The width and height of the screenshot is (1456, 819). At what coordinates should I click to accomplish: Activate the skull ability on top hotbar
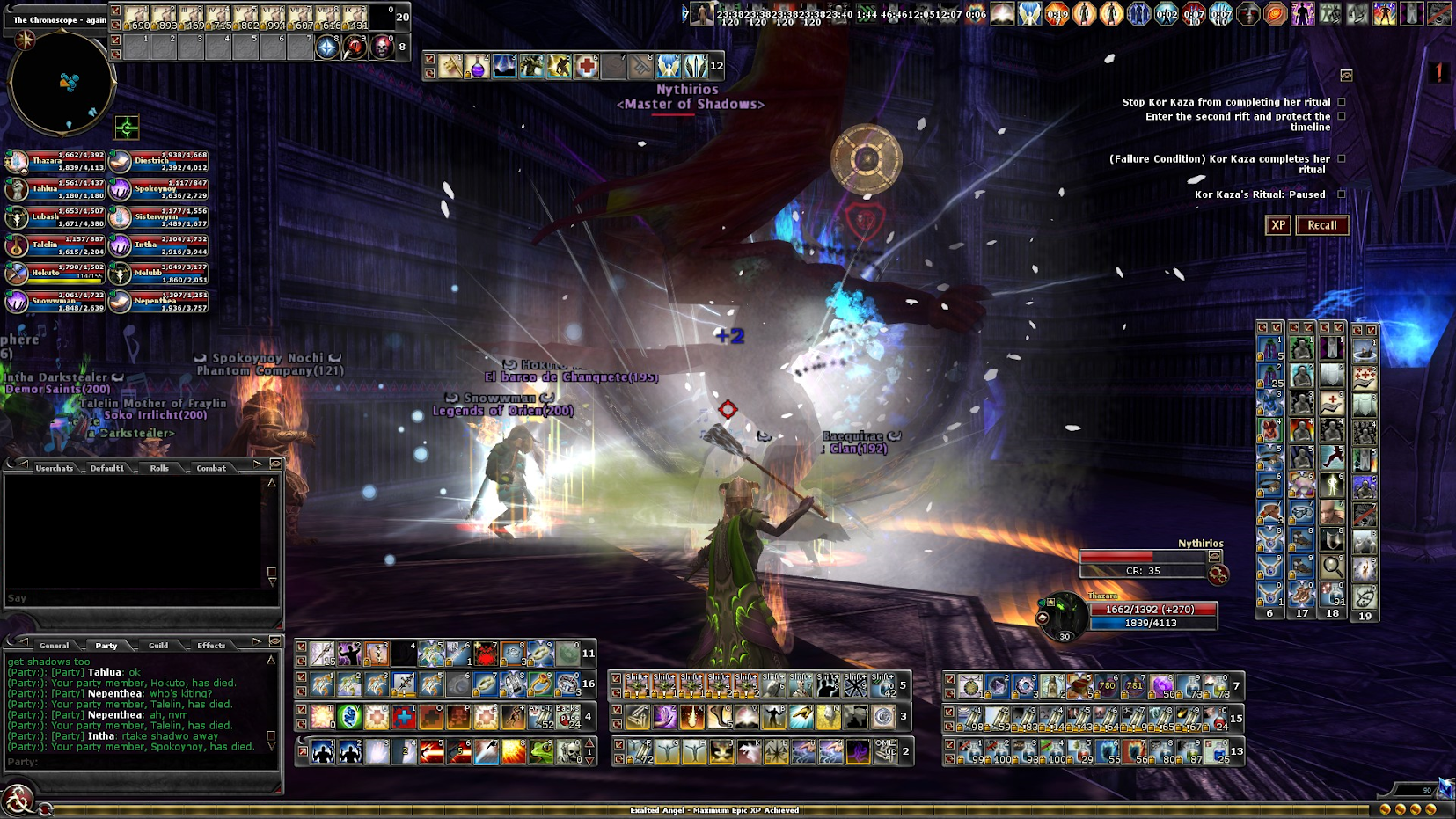point(382,48)
